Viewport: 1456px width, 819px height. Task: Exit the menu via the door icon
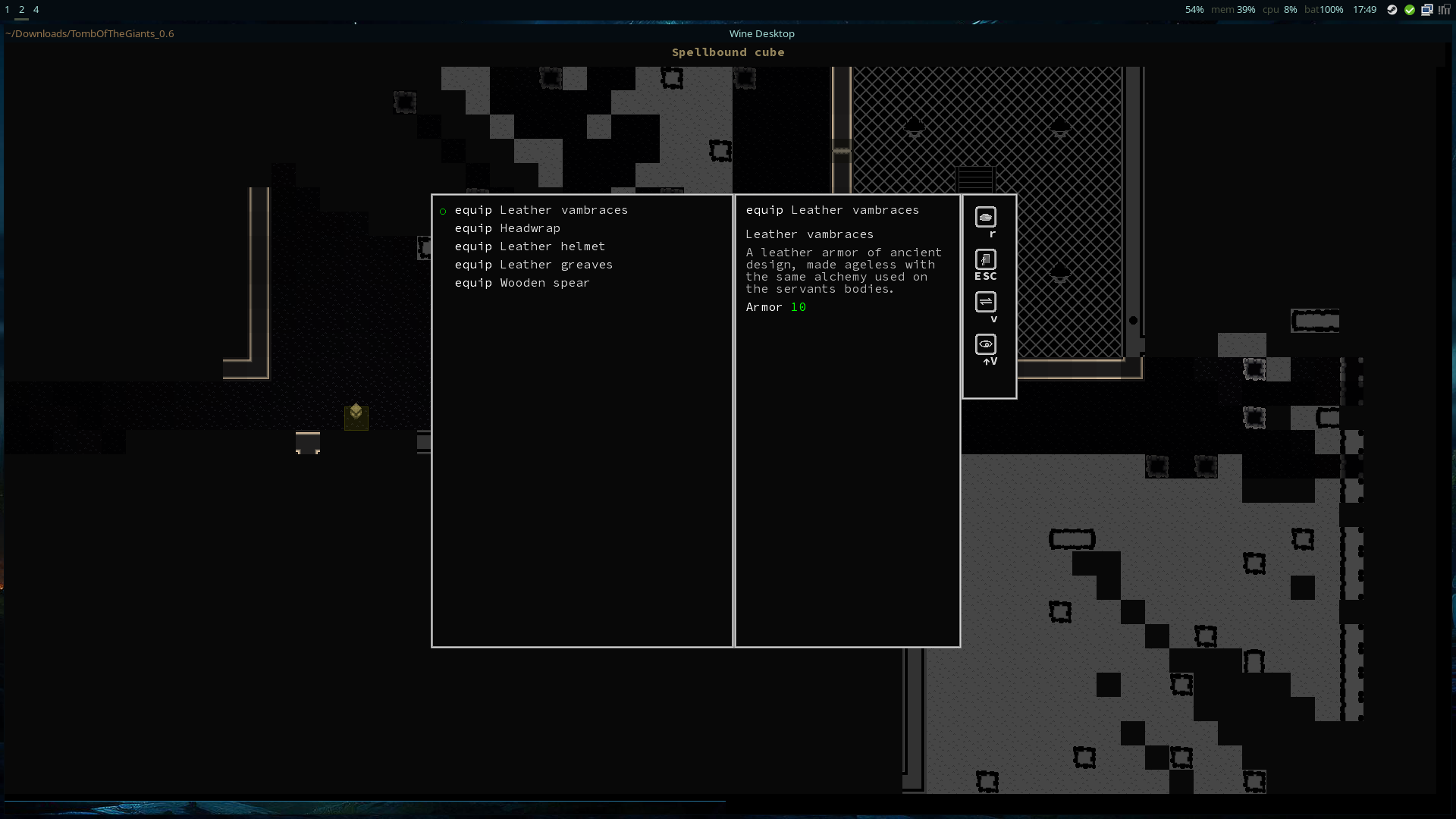click(985, 260)
